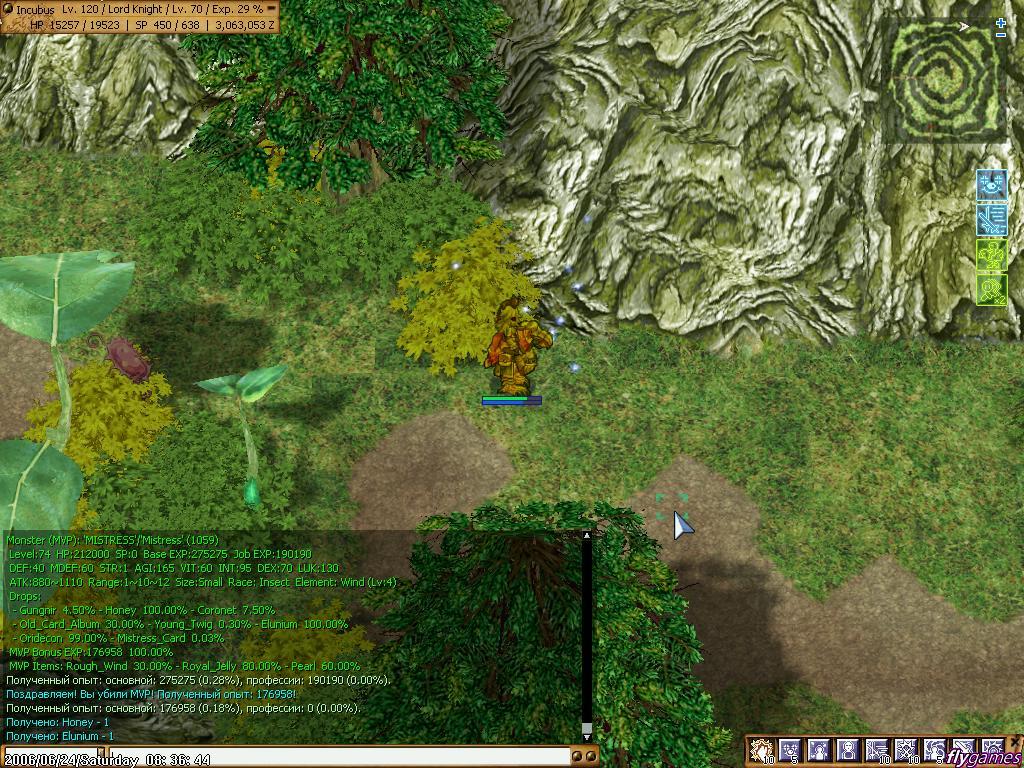The image size is (1024, 768).
Task: Click the first hotbar skill with the glowing fist
Action: pos(761,750)
